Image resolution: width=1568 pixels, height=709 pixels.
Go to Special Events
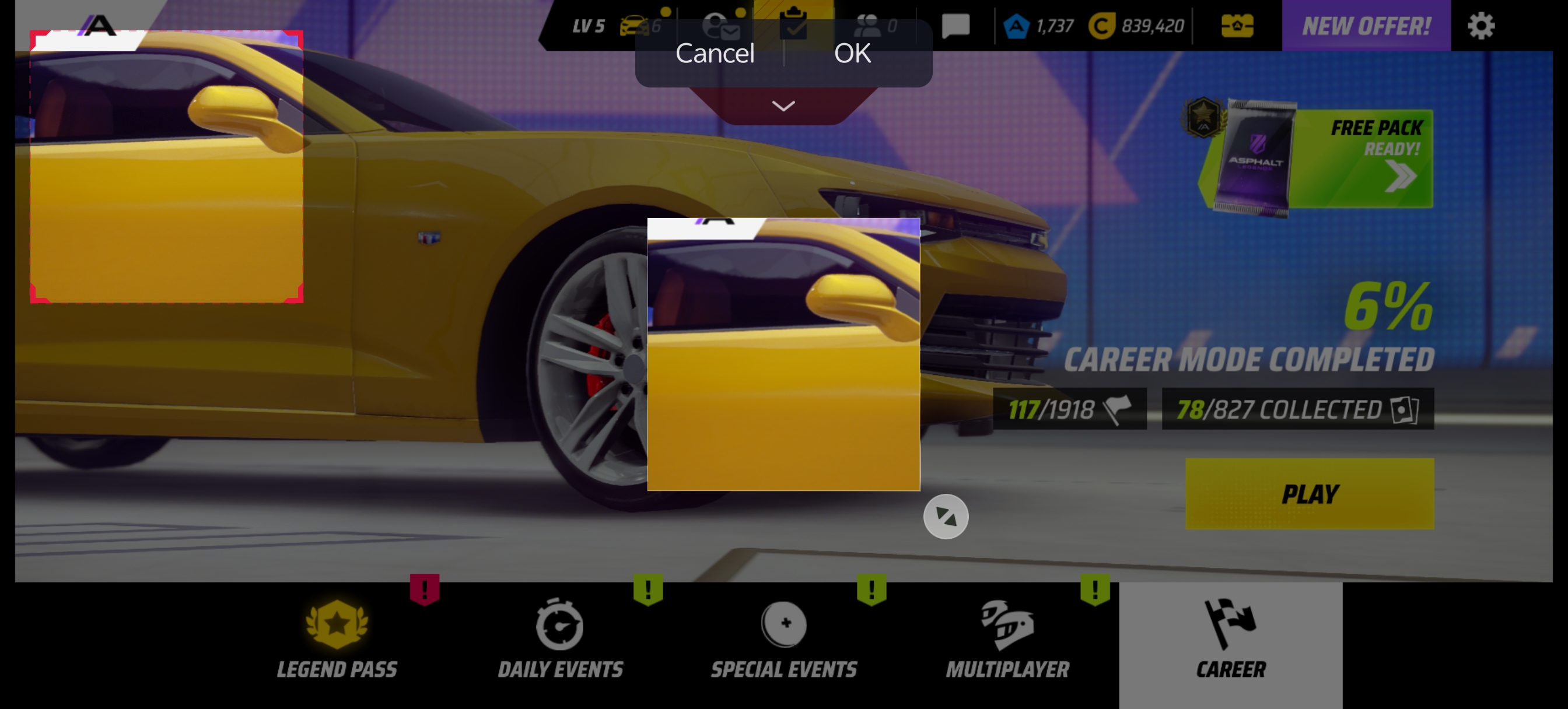point(784,639)
